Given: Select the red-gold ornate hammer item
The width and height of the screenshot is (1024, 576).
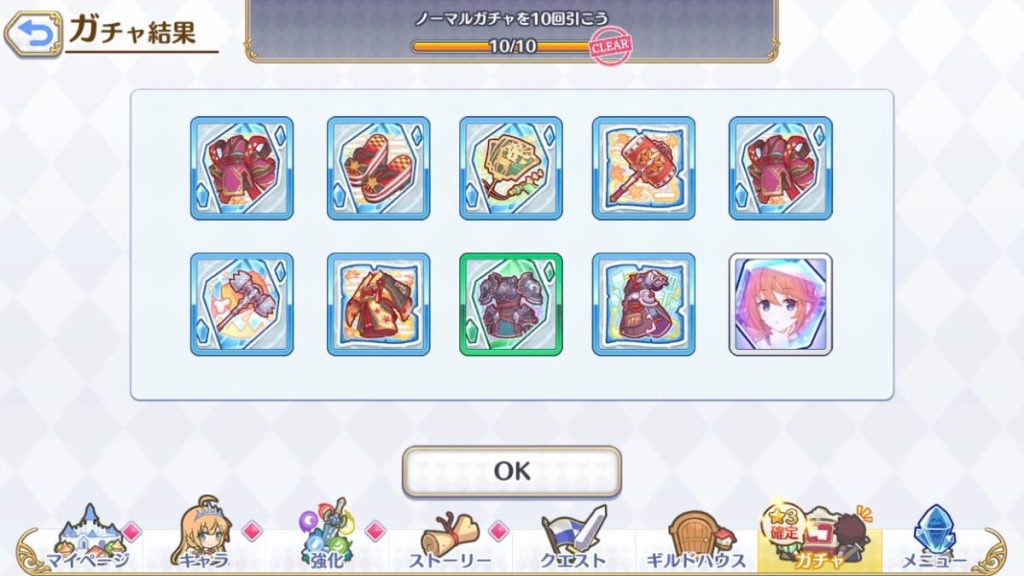Looking at the screenshot, I should [x=644, y=168].
